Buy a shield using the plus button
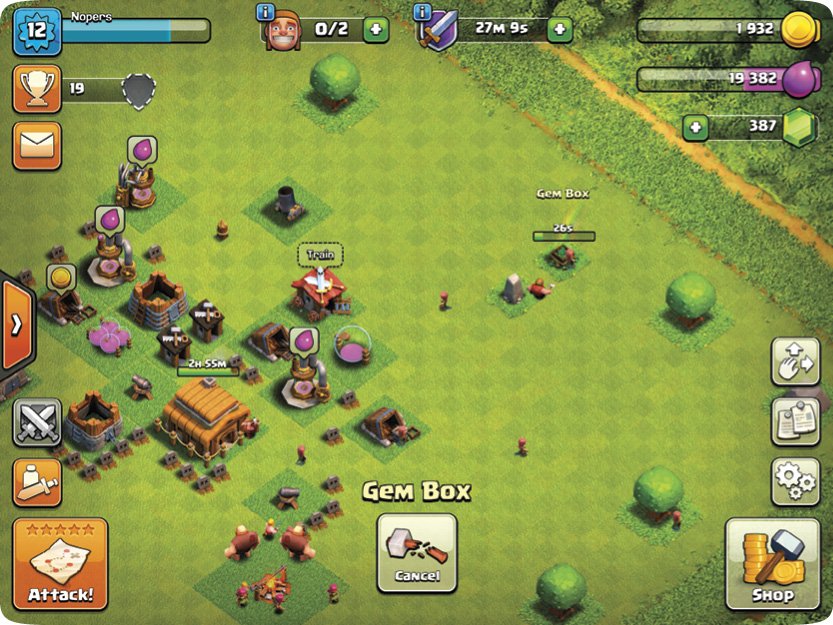The height and width of the screenshot is (625, 833). (560, 29)
